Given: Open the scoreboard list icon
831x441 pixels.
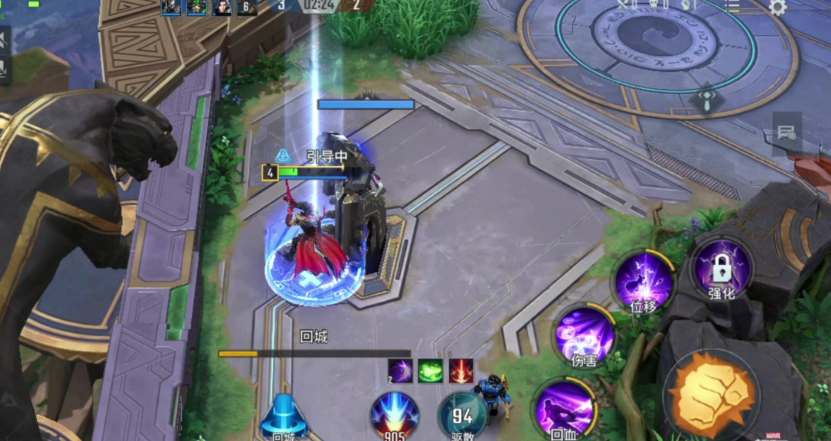Looking at the screenshot, I should click(733, 7).
